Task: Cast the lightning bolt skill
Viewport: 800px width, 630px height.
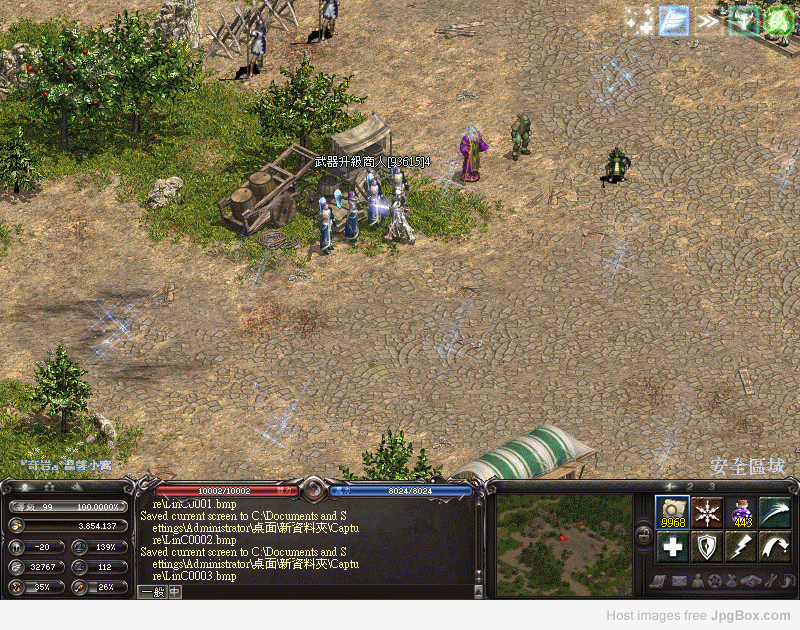Action: (x=742, y=546)
